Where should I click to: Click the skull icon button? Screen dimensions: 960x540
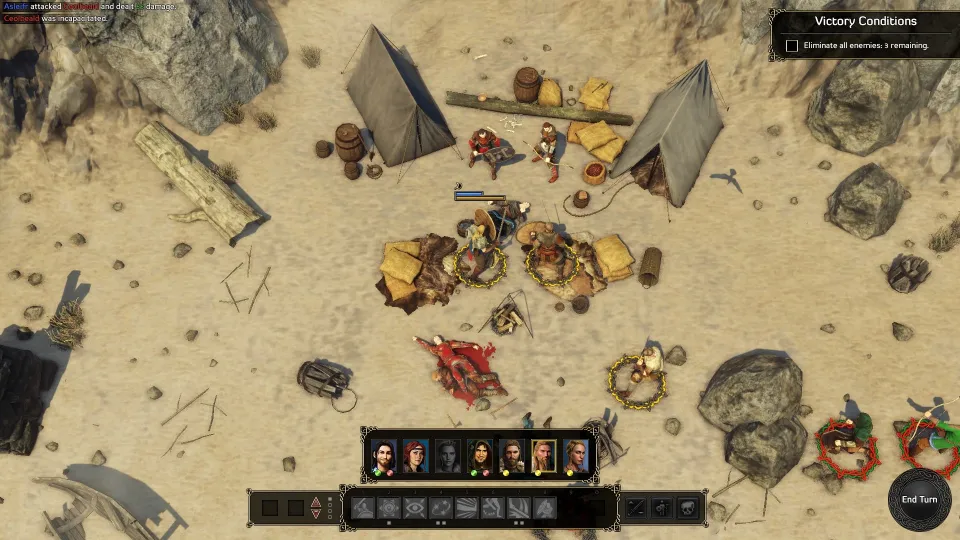tap(687, 507)
